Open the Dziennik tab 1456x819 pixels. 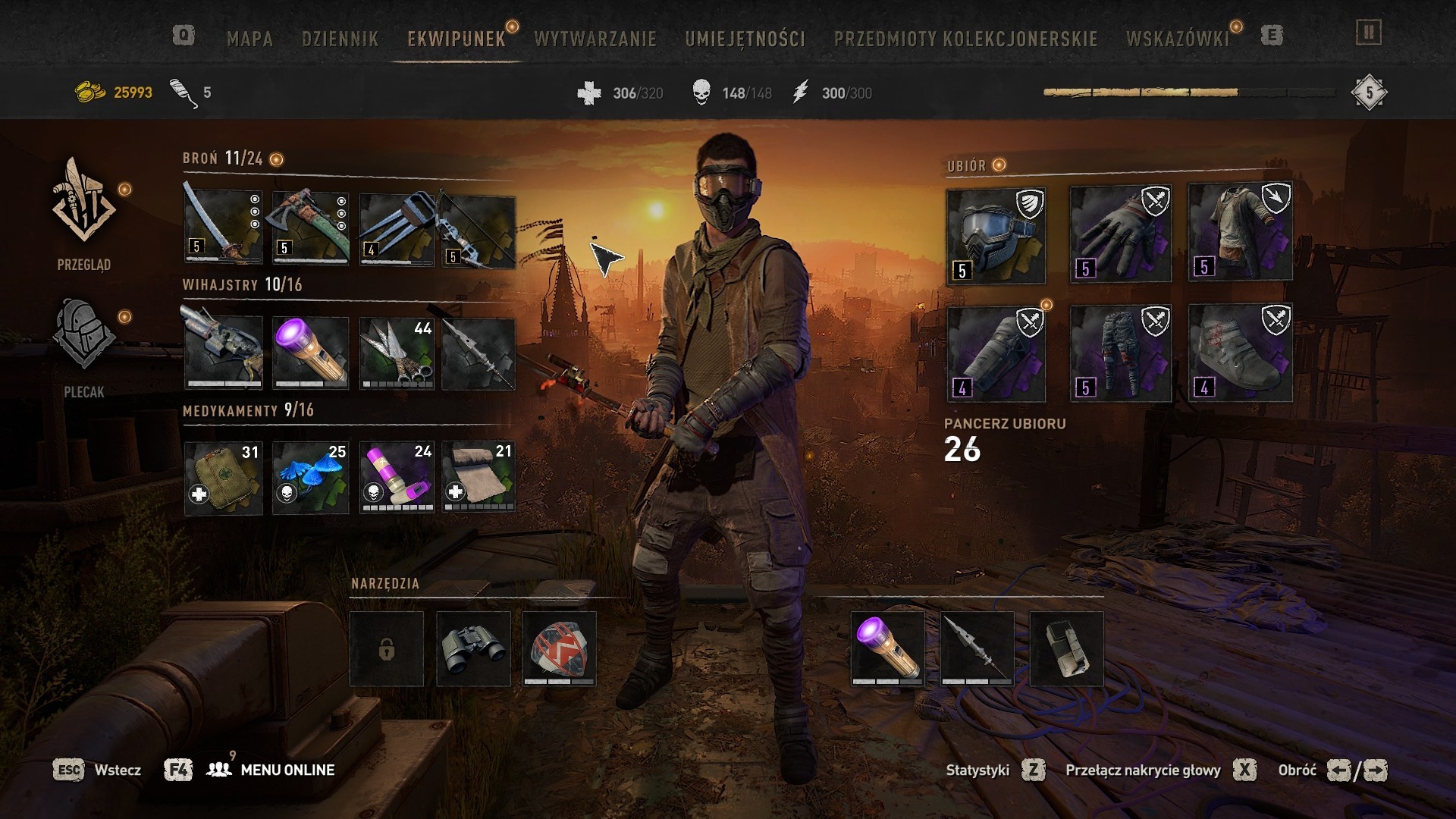(x=340, y=39)
